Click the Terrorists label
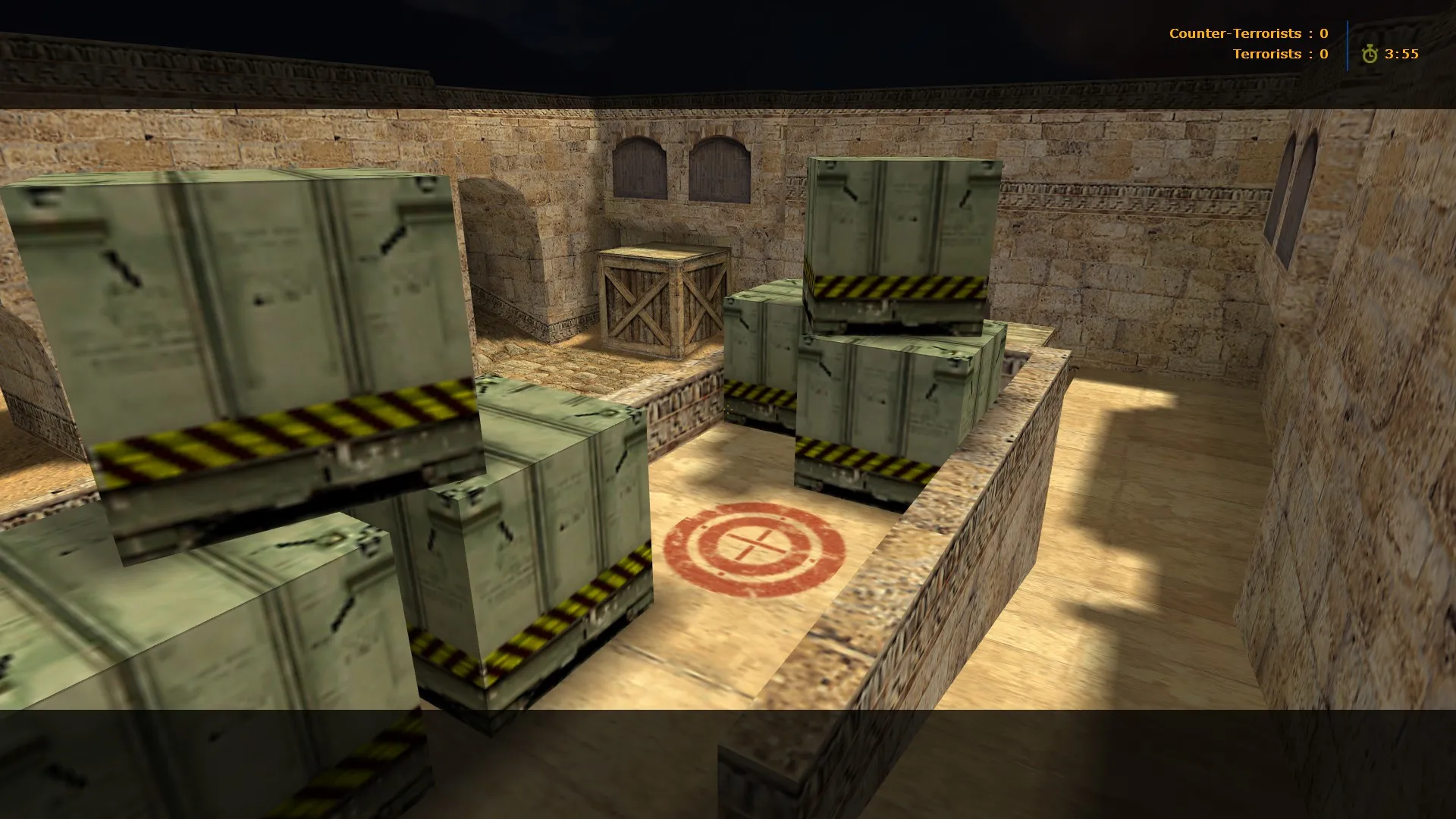Screen dimensions: 1456x819 coord(1267,54)
